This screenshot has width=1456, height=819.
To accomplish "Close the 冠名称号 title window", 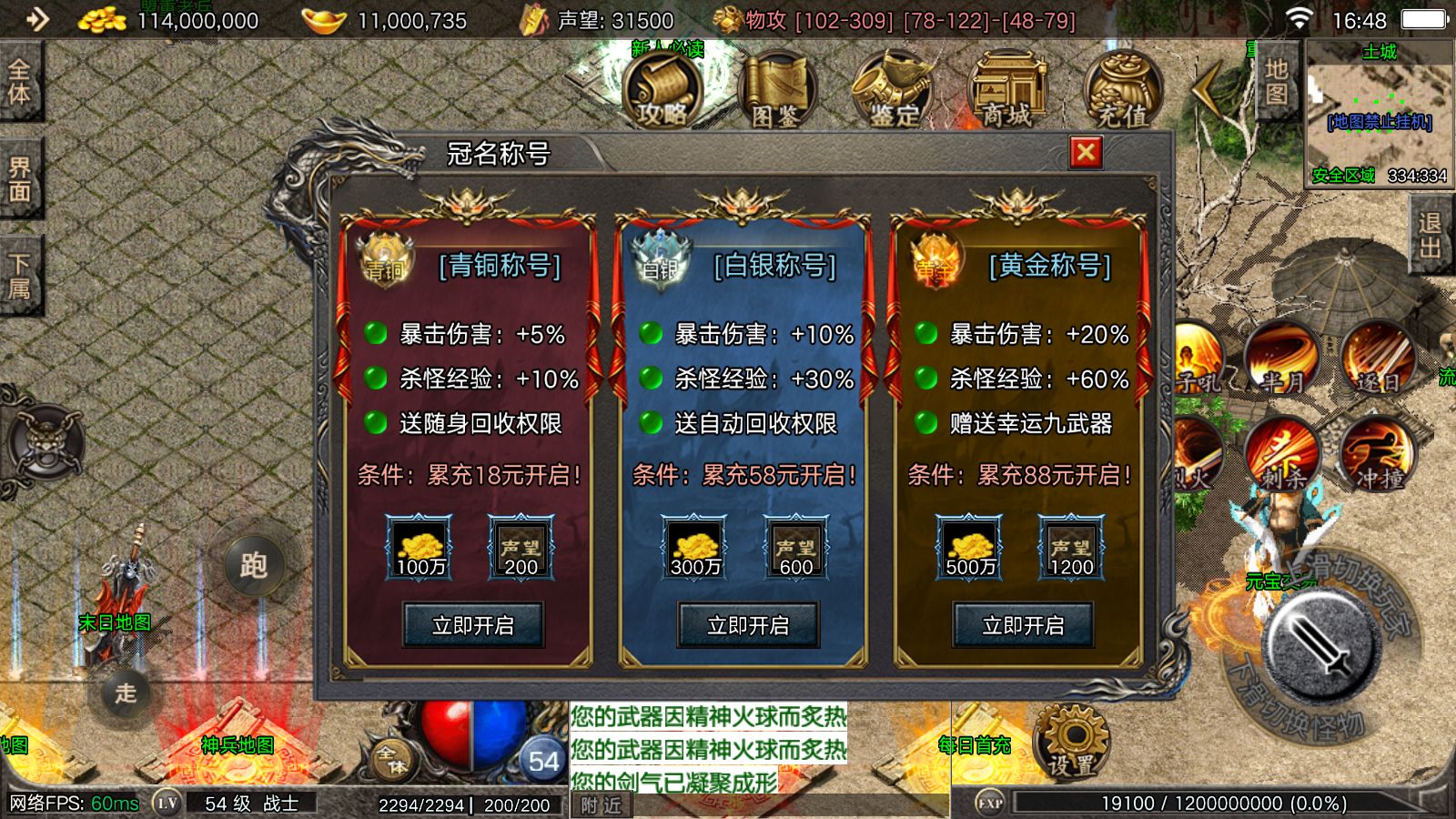I will tap(1086, 152).
